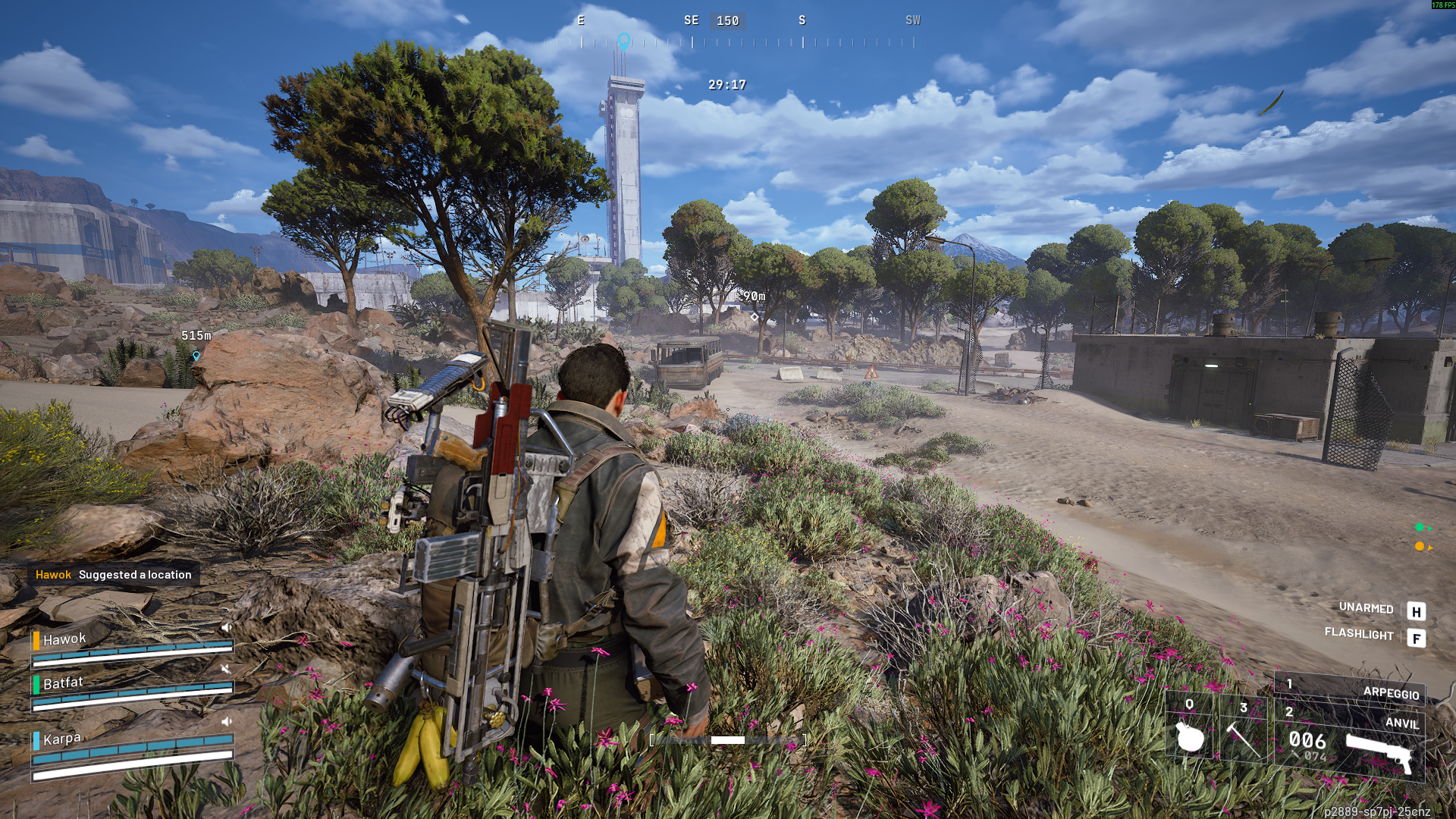Click the blue location pin on the compass
Viewport: 1456px width, 819px height.
623,41
